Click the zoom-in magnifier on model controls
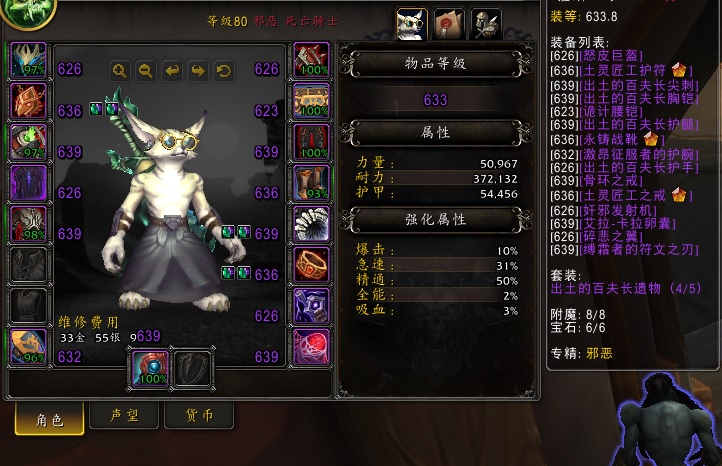The width and height of the screenshot is (722, 466). (120, 70)
